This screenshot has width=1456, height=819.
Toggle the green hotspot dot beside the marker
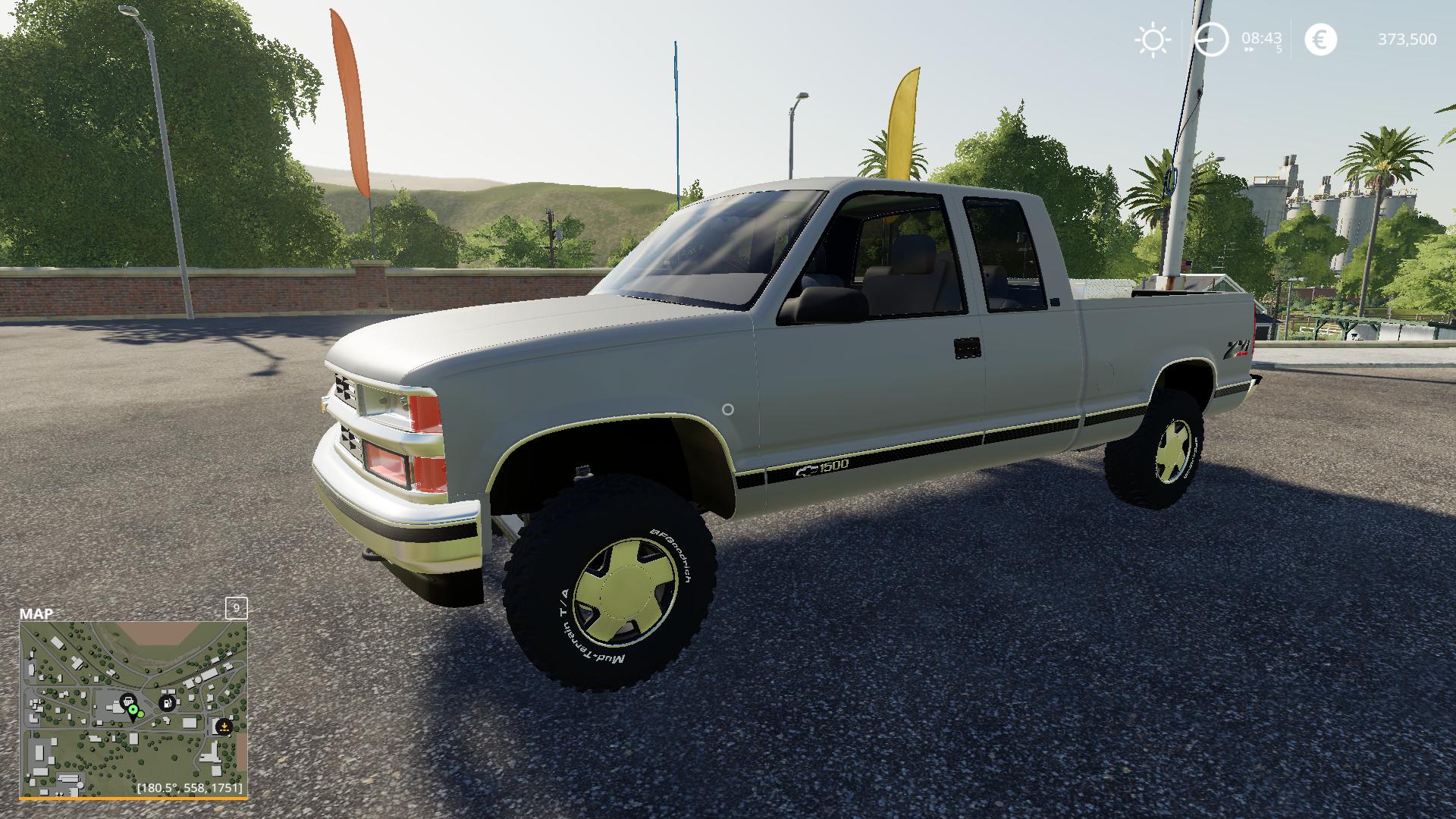[141, 715]
